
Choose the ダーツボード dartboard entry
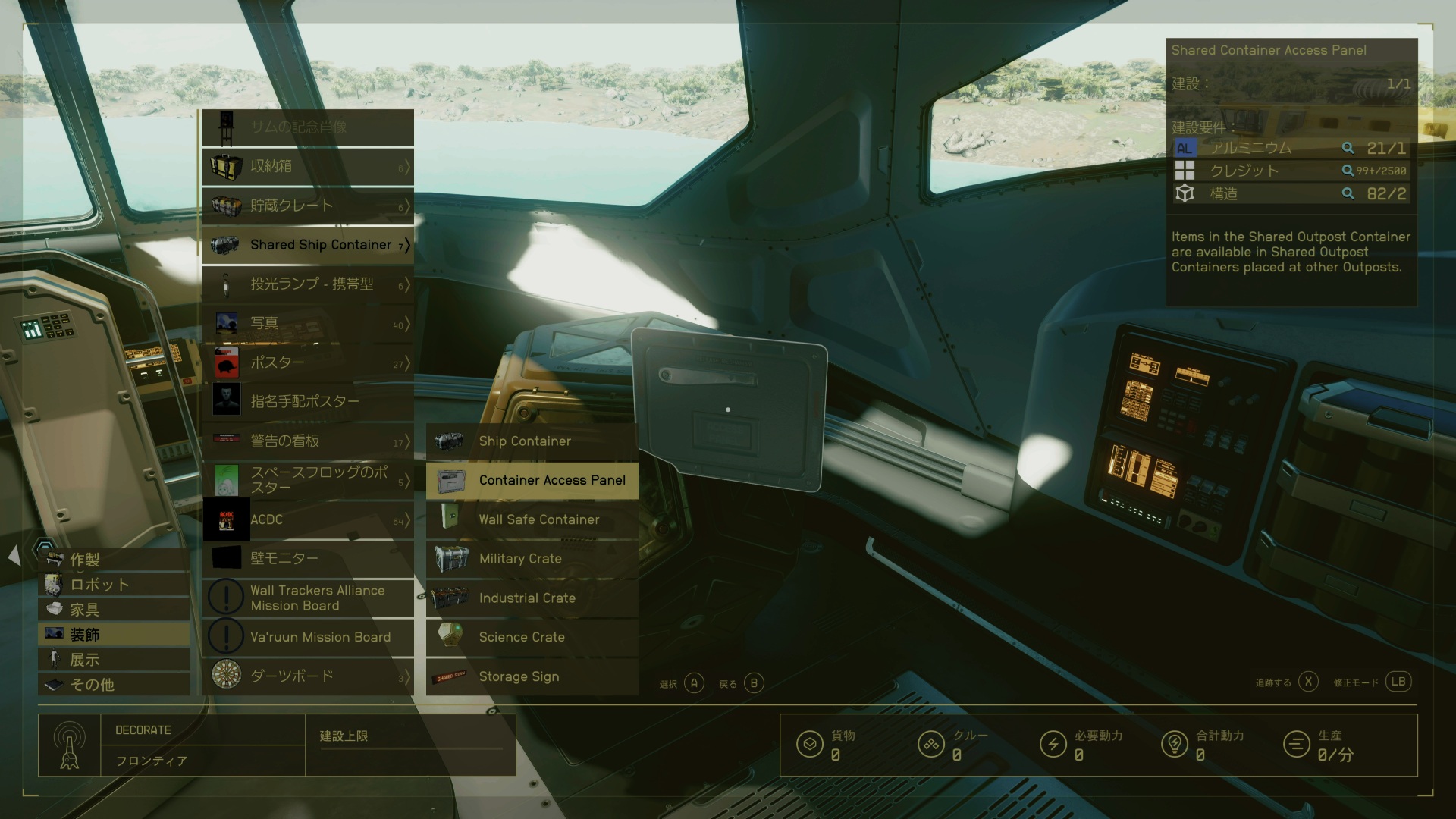[307, 676]
